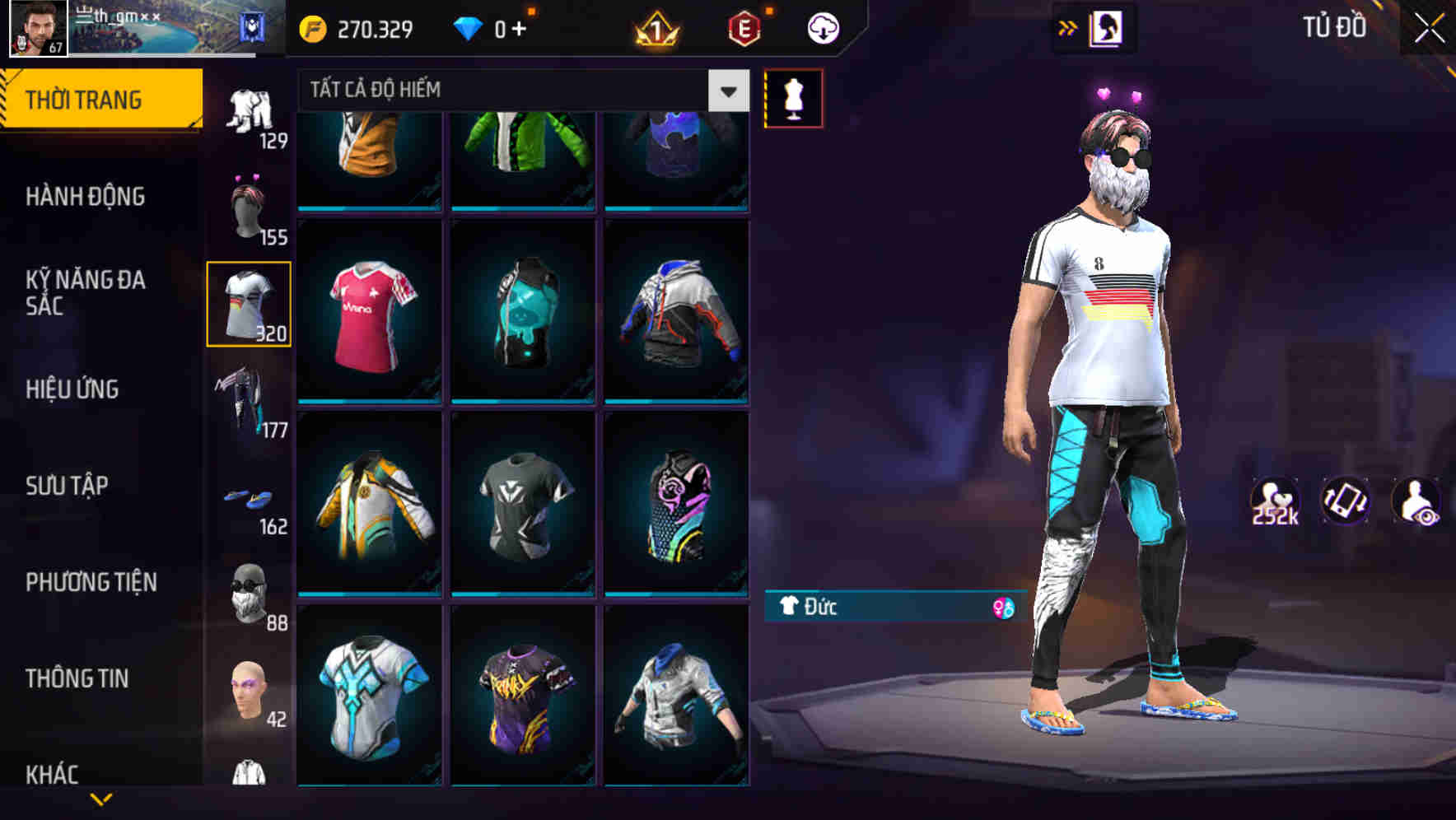The image size is (1456, 820).
Task: Open the footwear category icon with 162 items
Action: pyautogui.click(x=249, y=496)
